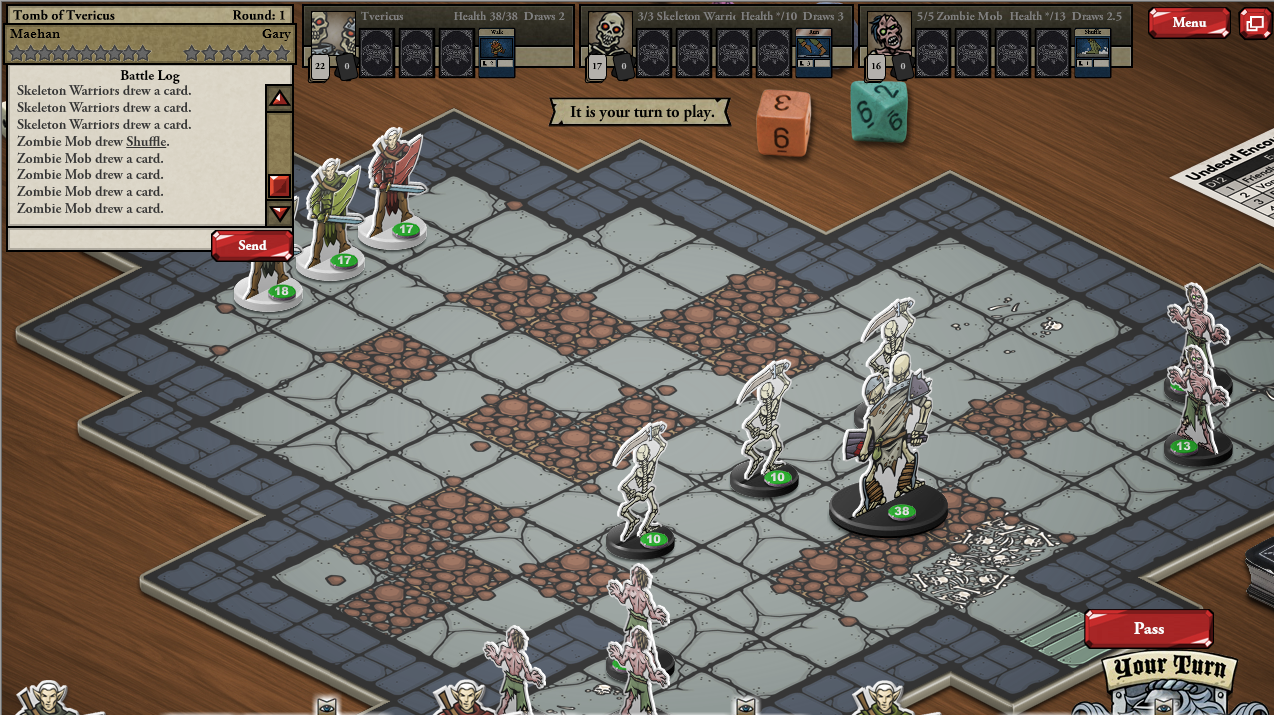This screenshot has width=1275, height=715.
Task: Open the red Menu button
Action: coord(1188,23)
